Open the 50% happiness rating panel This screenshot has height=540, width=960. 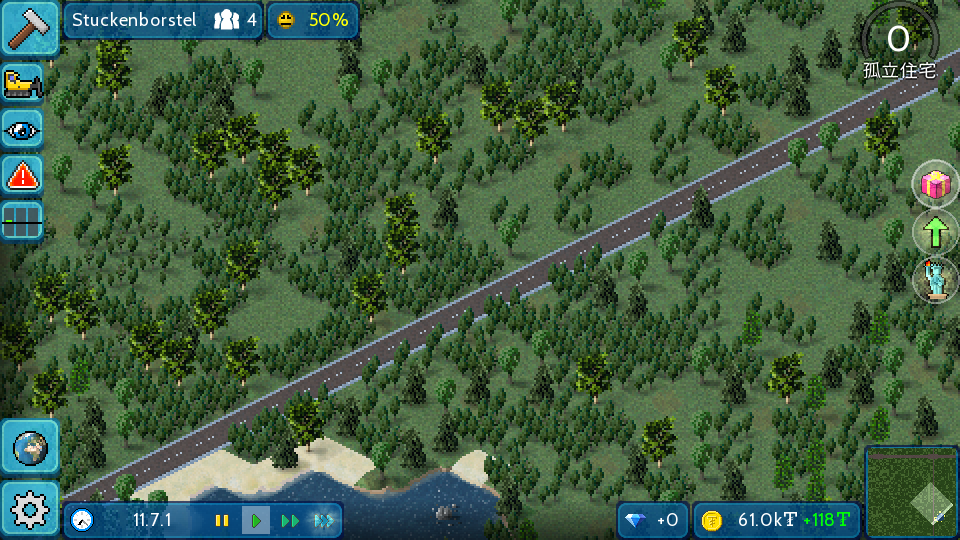tap(313, 20)
